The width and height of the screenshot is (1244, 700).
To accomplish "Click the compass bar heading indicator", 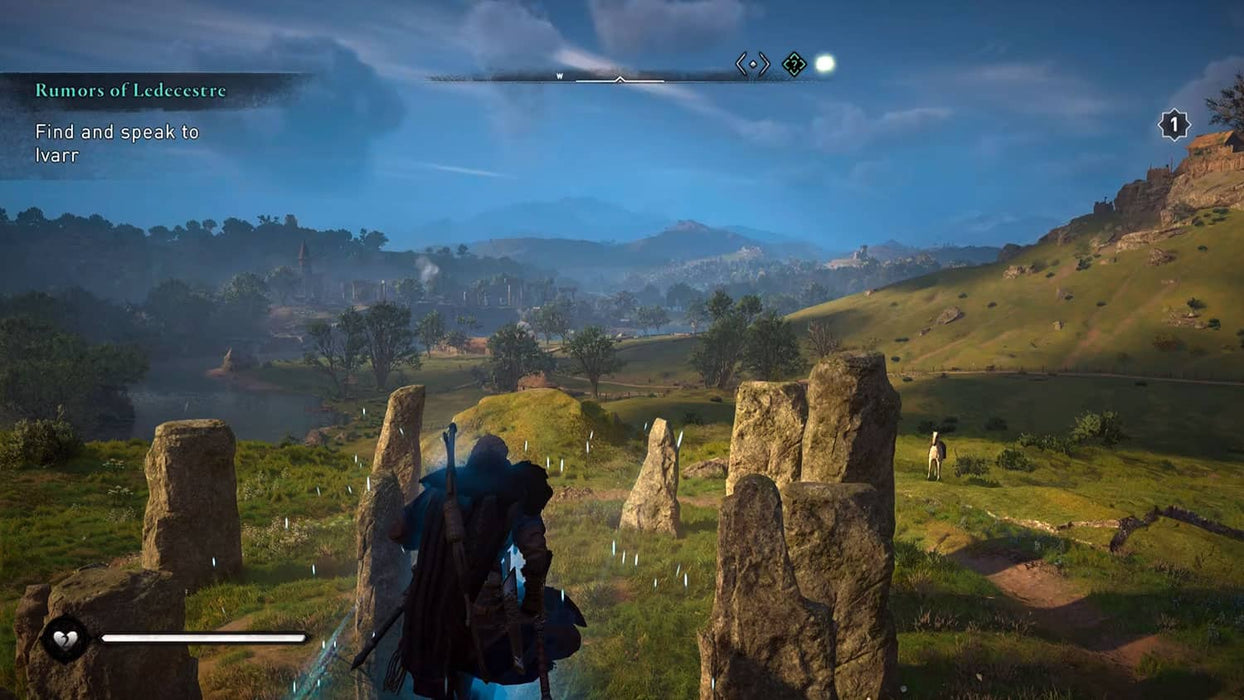I will (620, 78).
